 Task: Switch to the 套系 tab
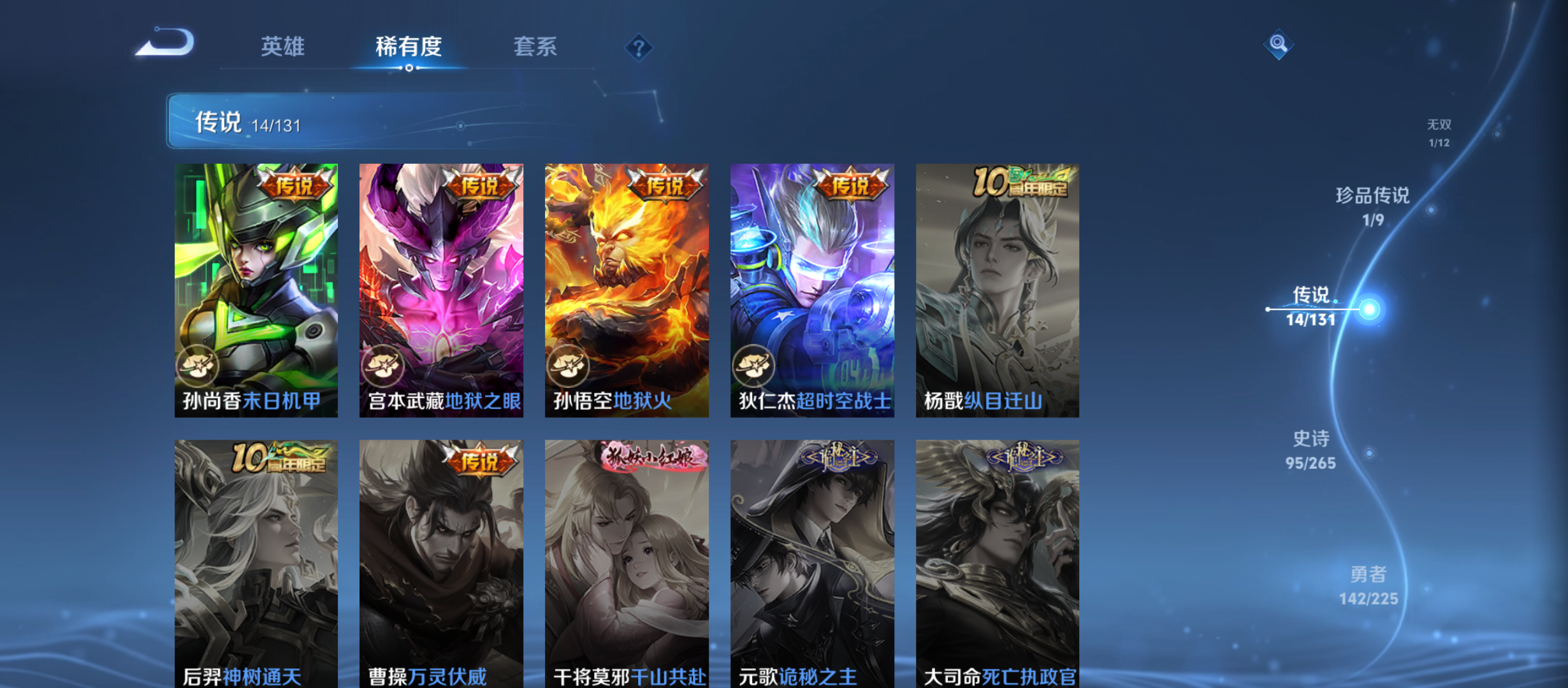pyautogui.click(x=536, y=47)
